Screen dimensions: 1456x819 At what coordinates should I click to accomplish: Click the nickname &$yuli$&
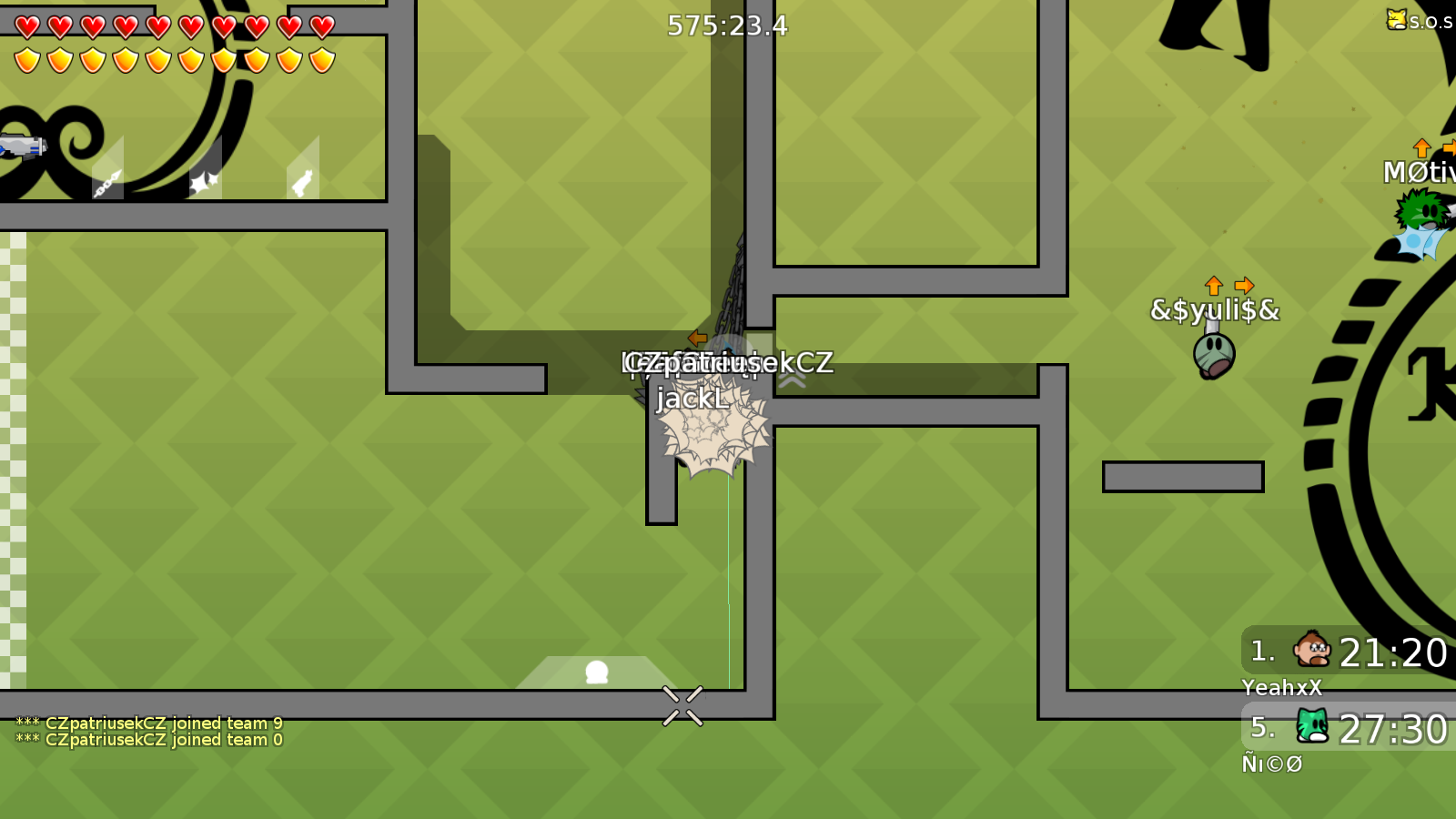(1213, 309)
